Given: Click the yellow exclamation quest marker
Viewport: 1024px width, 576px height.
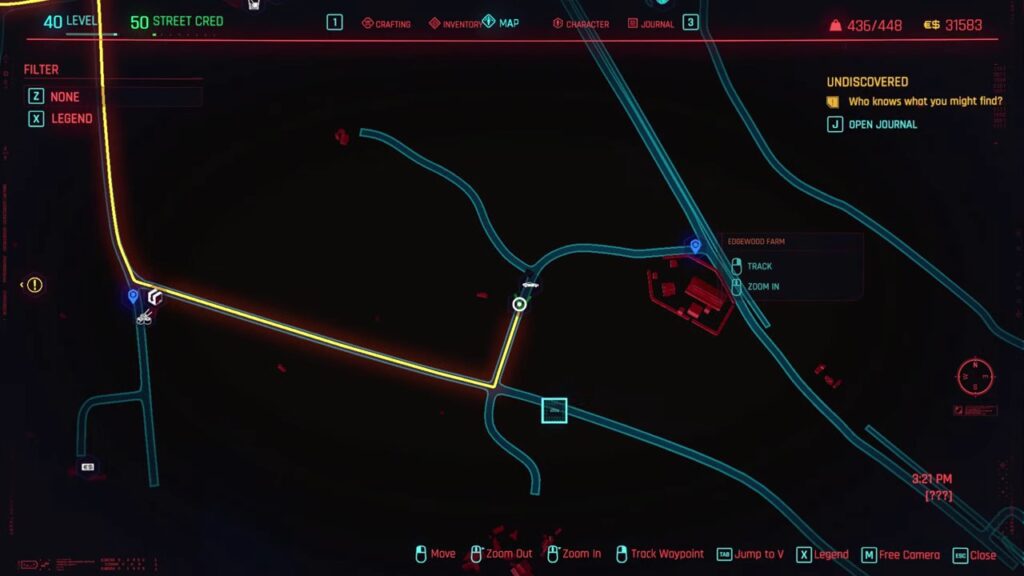Looking at the screenshot, I should tap(35, 285).
